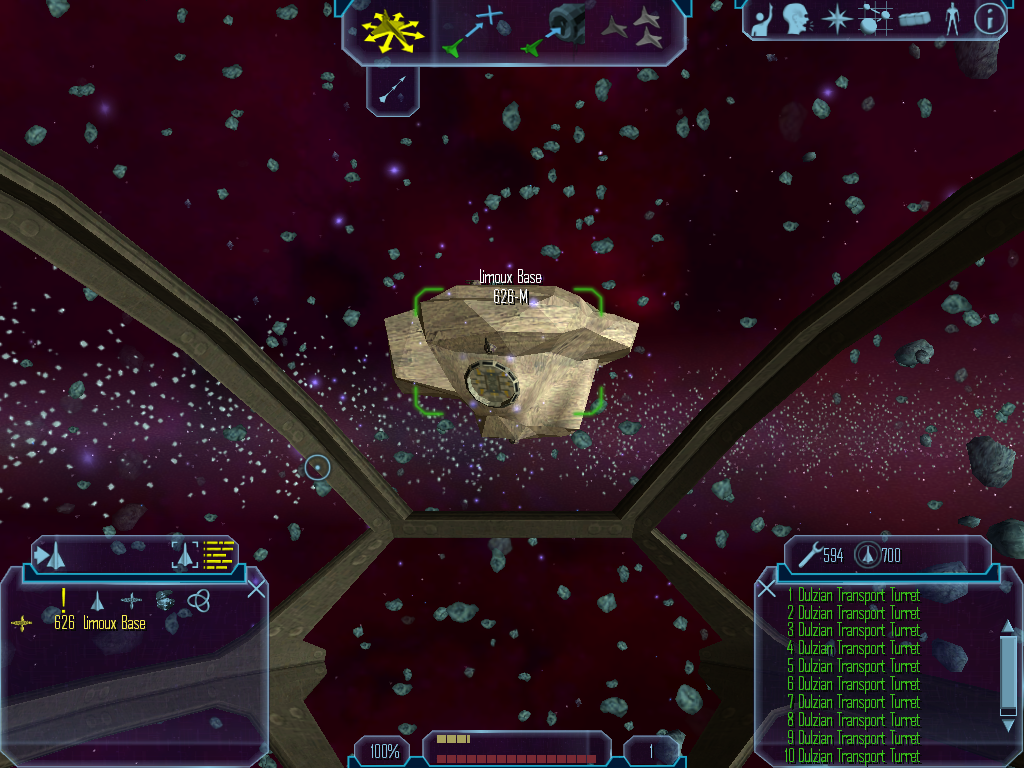Open the talking-head communications icon
Image resolution: width=1024 pixels, height=768 pixels.
click(x=796, y=19)
